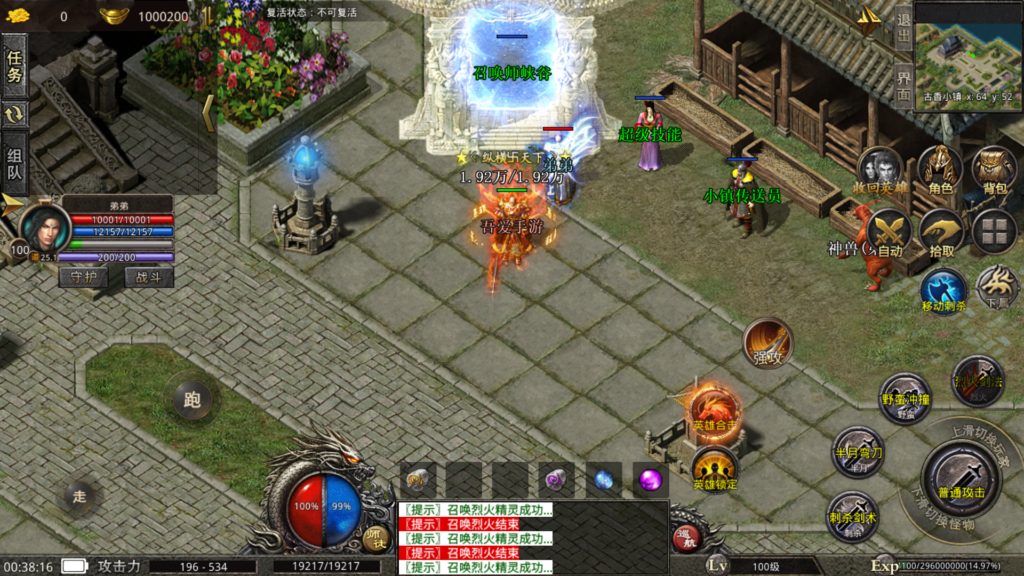
Task: Switch hero to 战斗 combat mode
Action: (x=148, y=277)
